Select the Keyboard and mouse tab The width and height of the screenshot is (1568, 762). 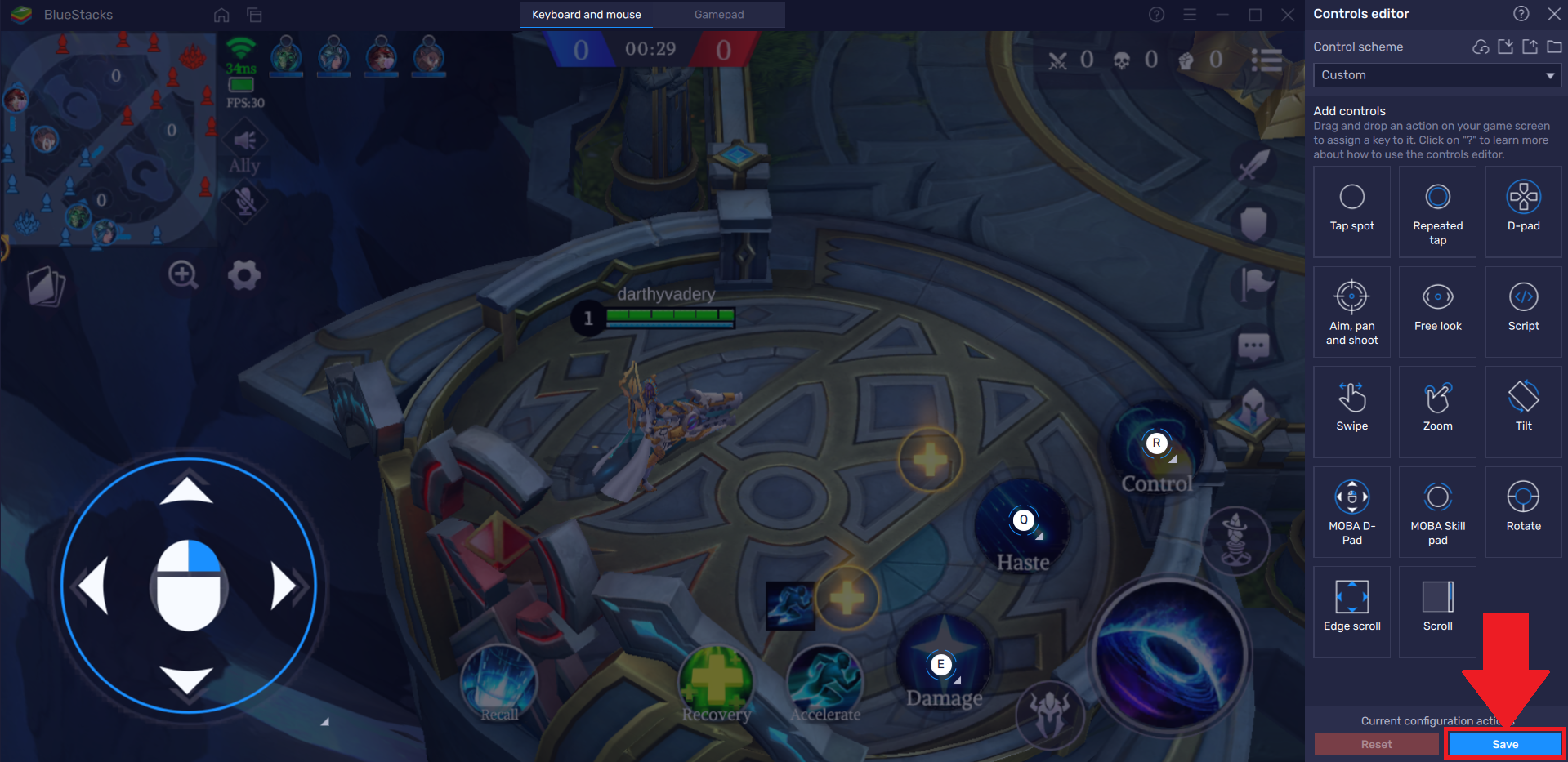pos(585,15)
